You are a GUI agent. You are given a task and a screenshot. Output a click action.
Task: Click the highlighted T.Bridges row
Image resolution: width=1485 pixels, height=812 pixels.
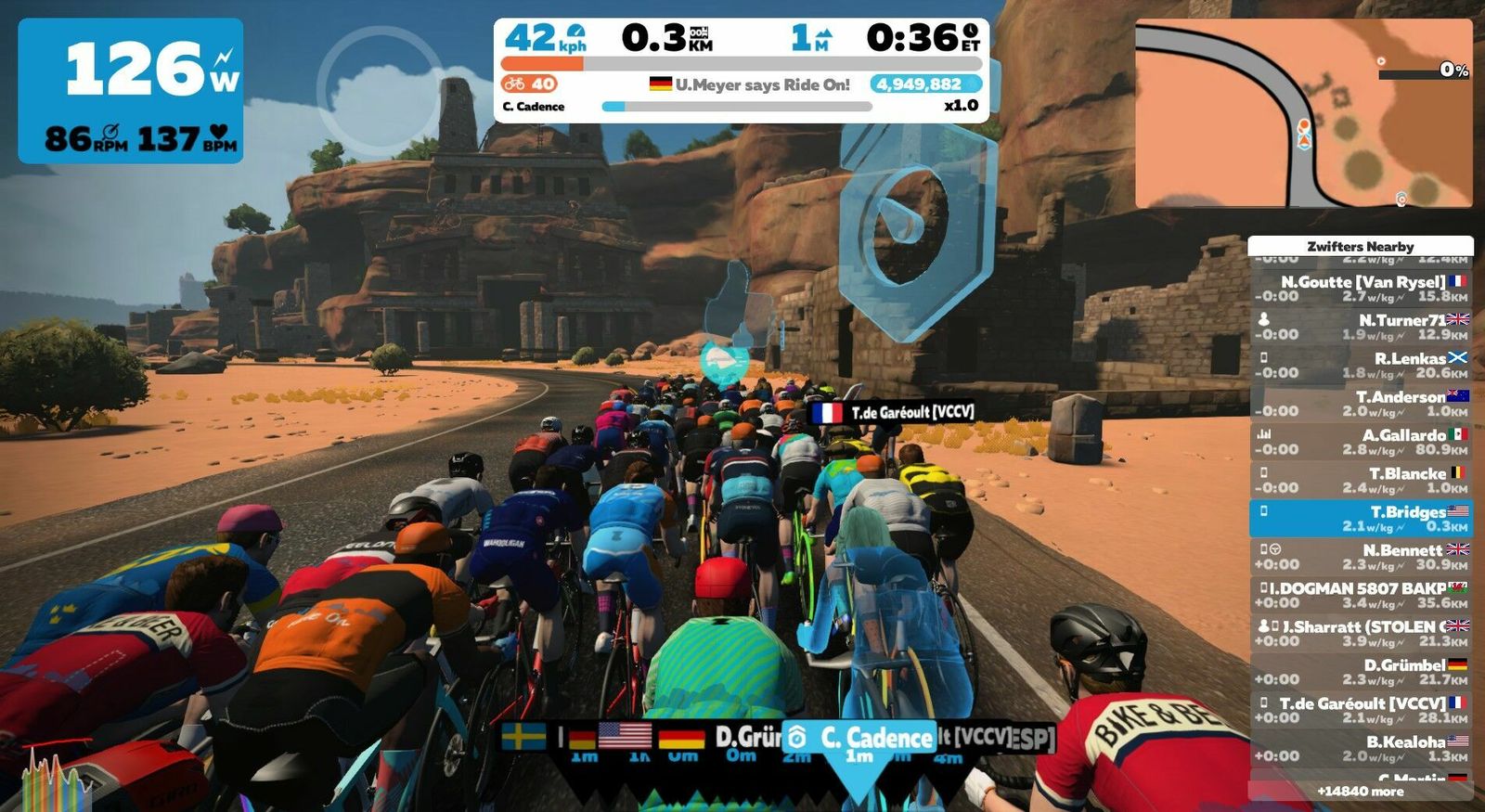(1361, 518)
